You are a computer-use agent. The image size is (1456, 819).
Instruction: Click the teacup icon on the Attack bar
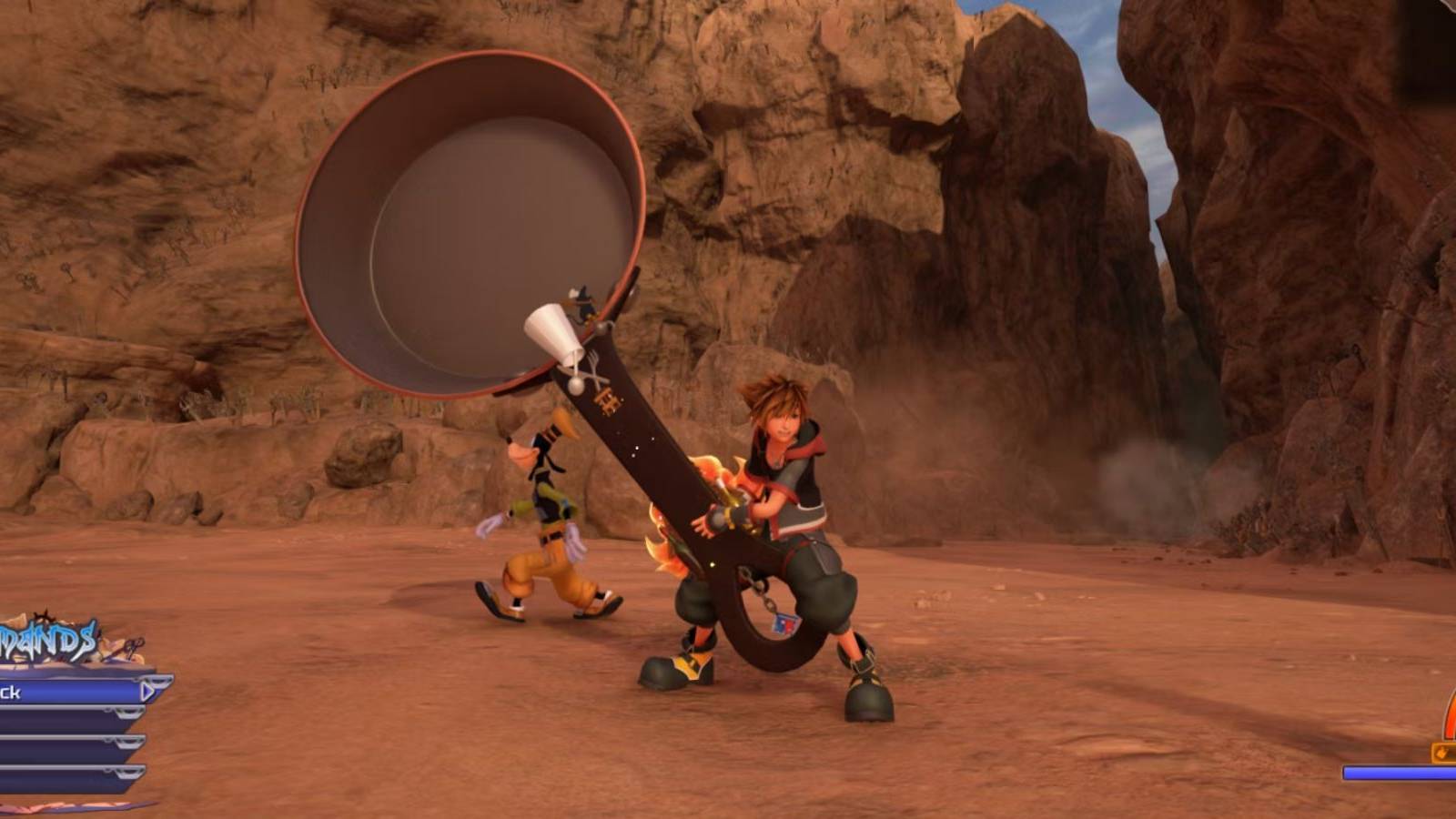point(159,682)
